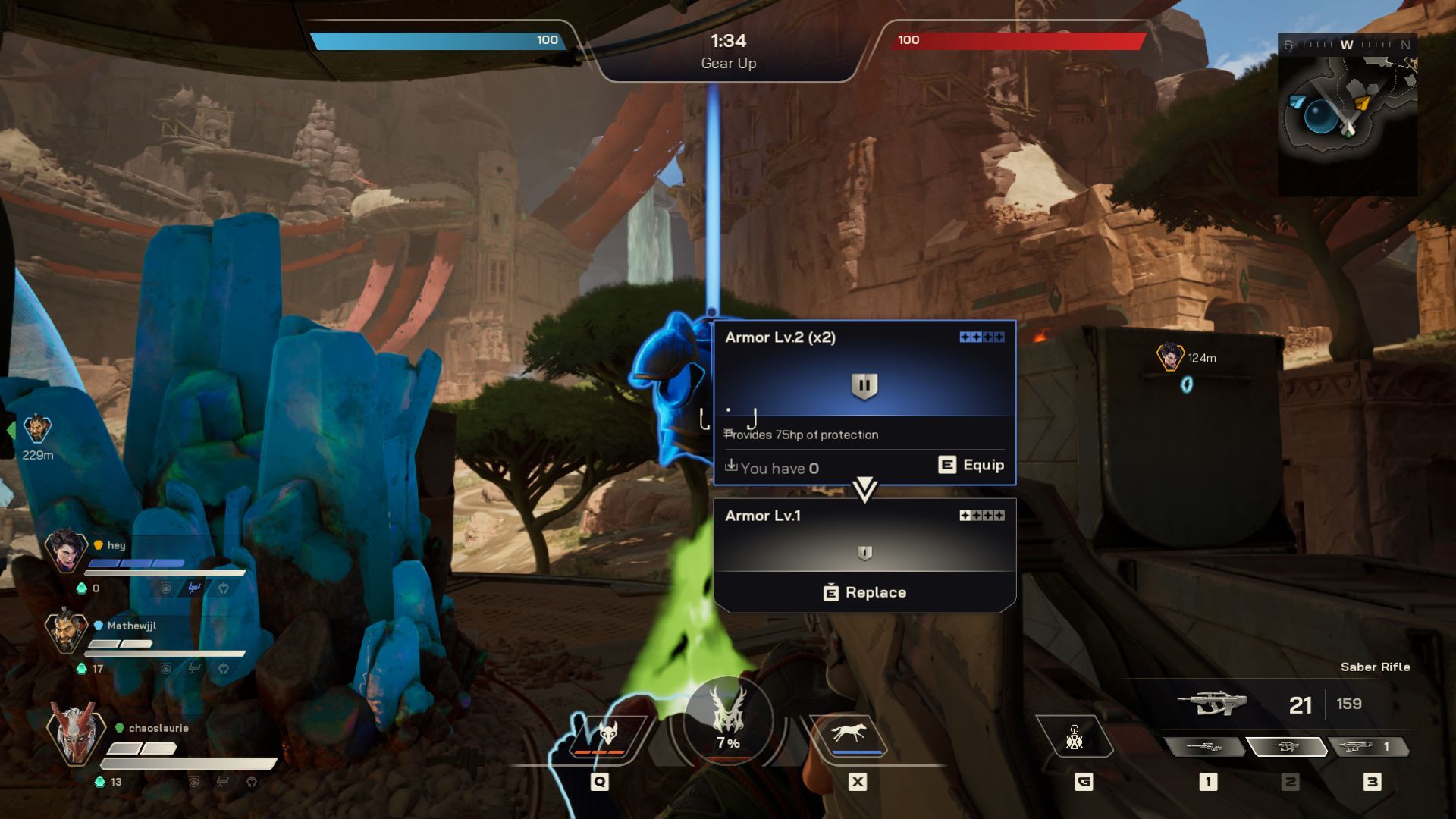Switch to the first weapon slot
This screenshot has height=819, width=1456.
(x=1204, y=747)
